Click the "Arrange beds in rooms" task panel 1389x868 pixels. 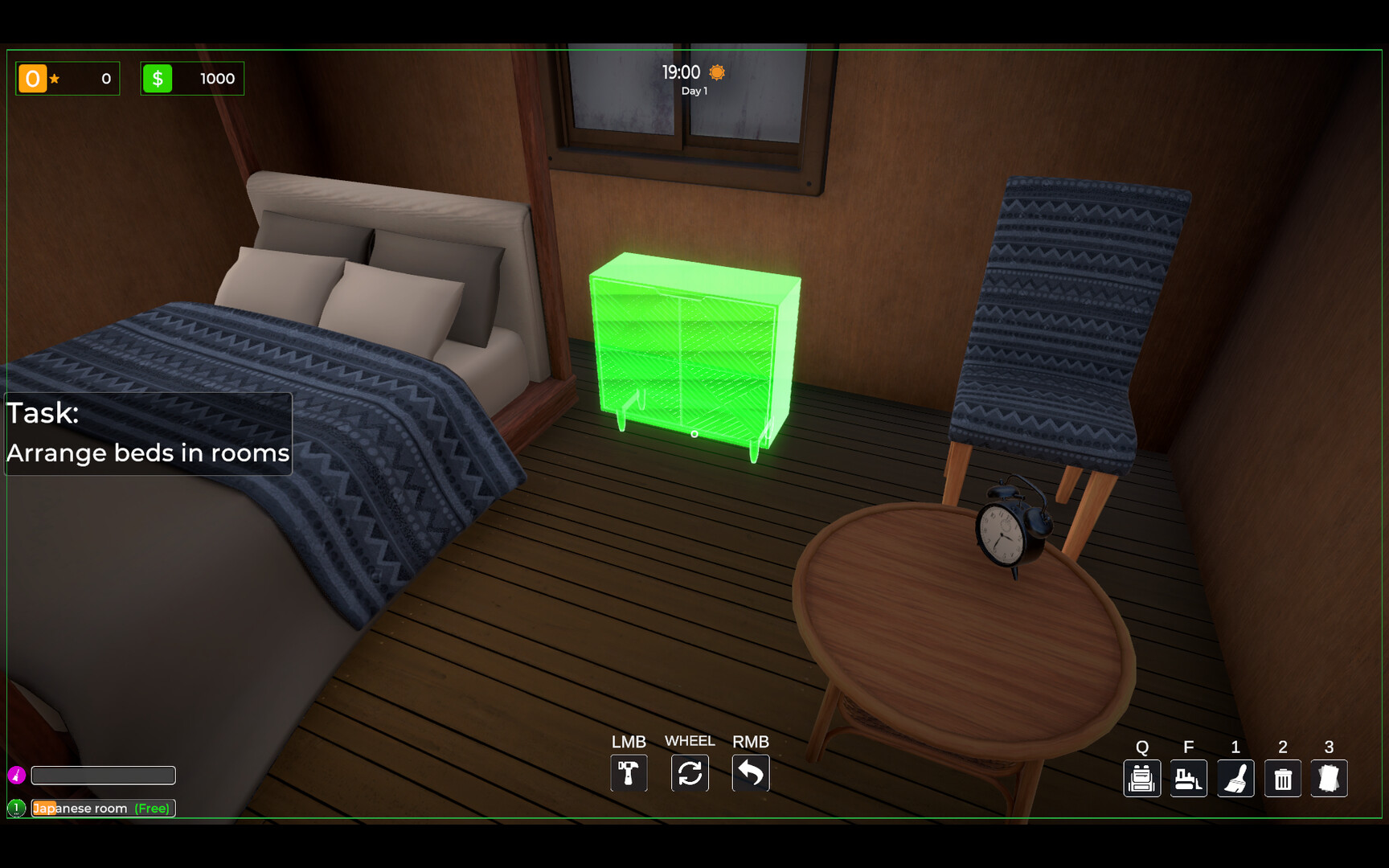coord(147,434)
